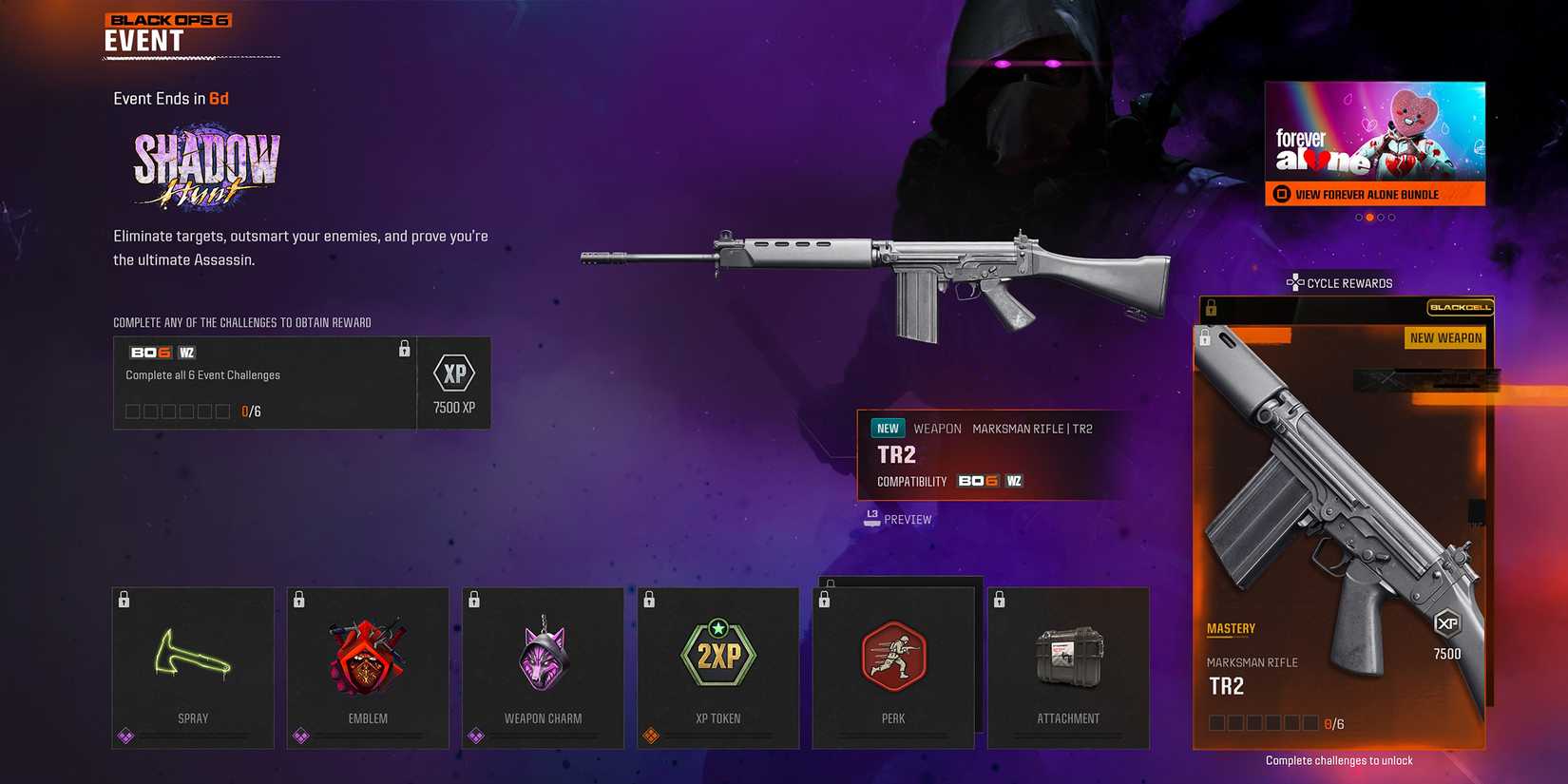
Task: Click View Forever Alone Bundle
Action: pyautogui.click(x=1375, y=194)
